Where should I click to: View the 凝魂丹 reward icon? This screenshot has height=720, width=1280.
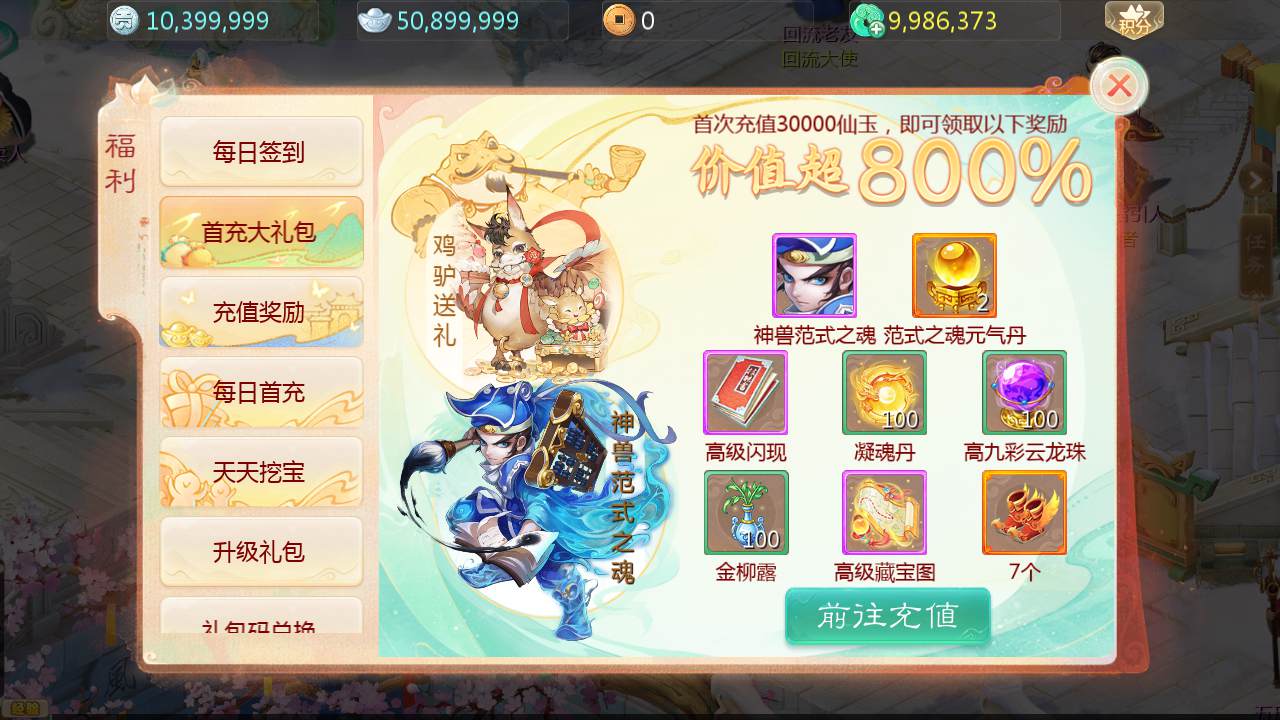tap(884, 392)
